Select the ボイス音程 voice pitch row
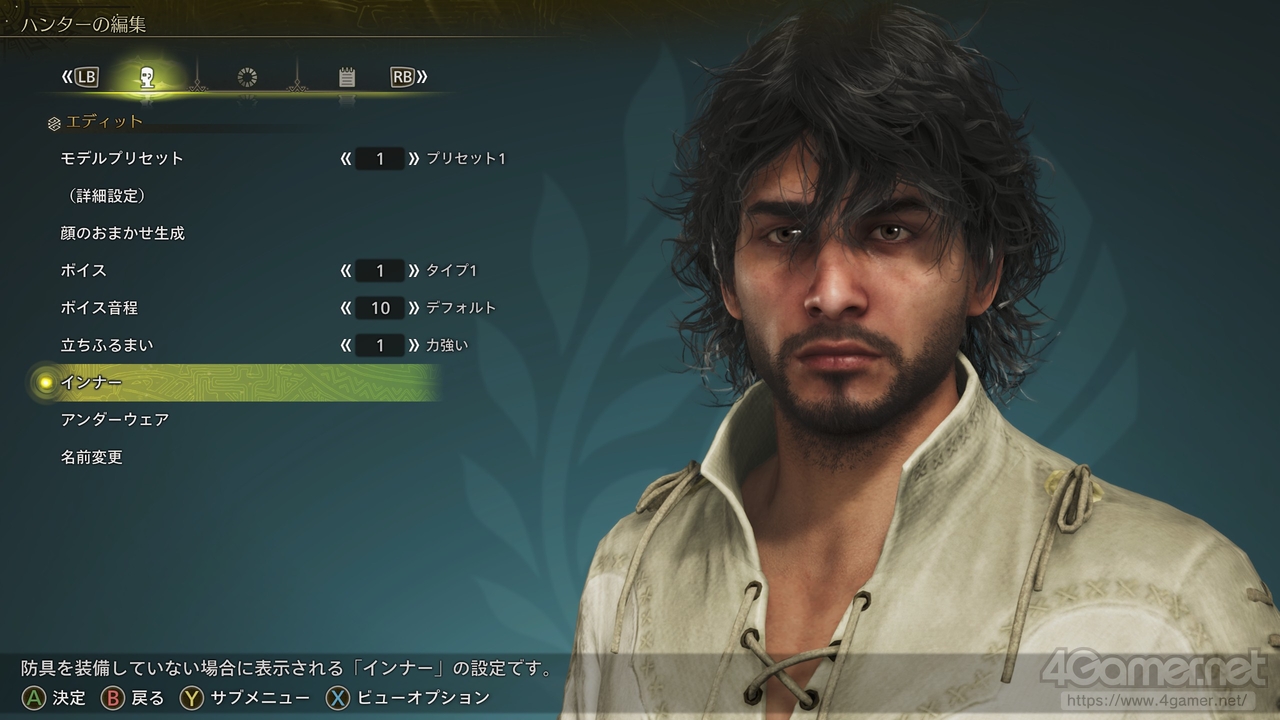Viewport: 1280px width, 720px height. [99, 308]
